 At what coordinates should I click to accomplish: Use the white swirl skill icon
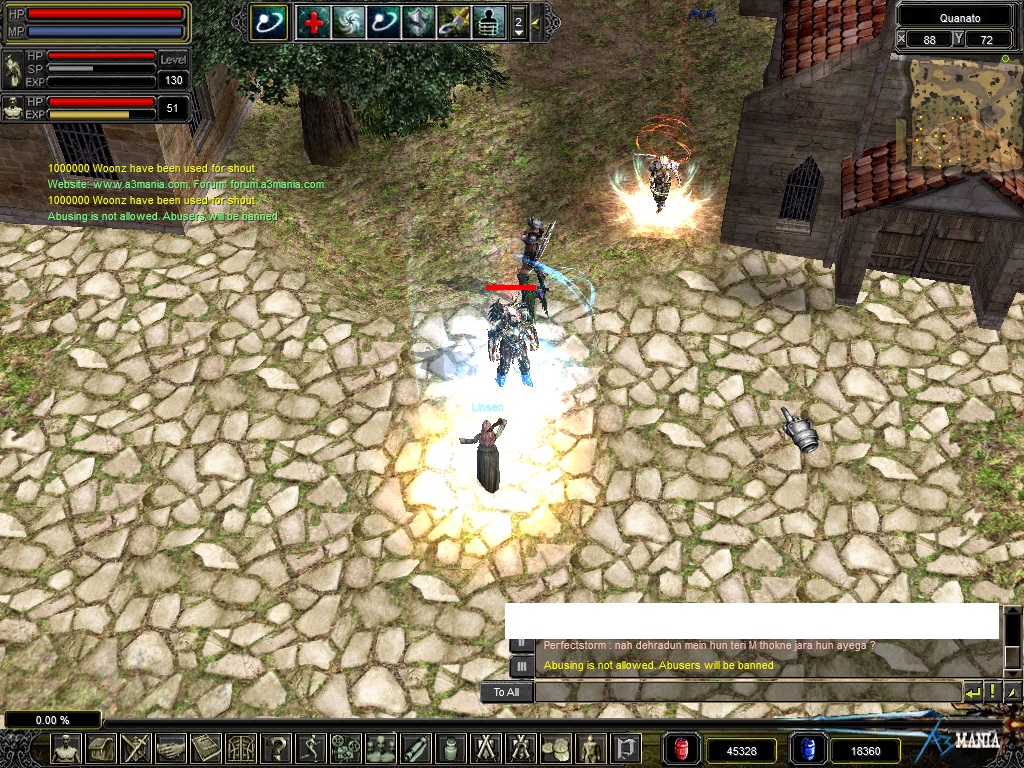tap(348, 21)
